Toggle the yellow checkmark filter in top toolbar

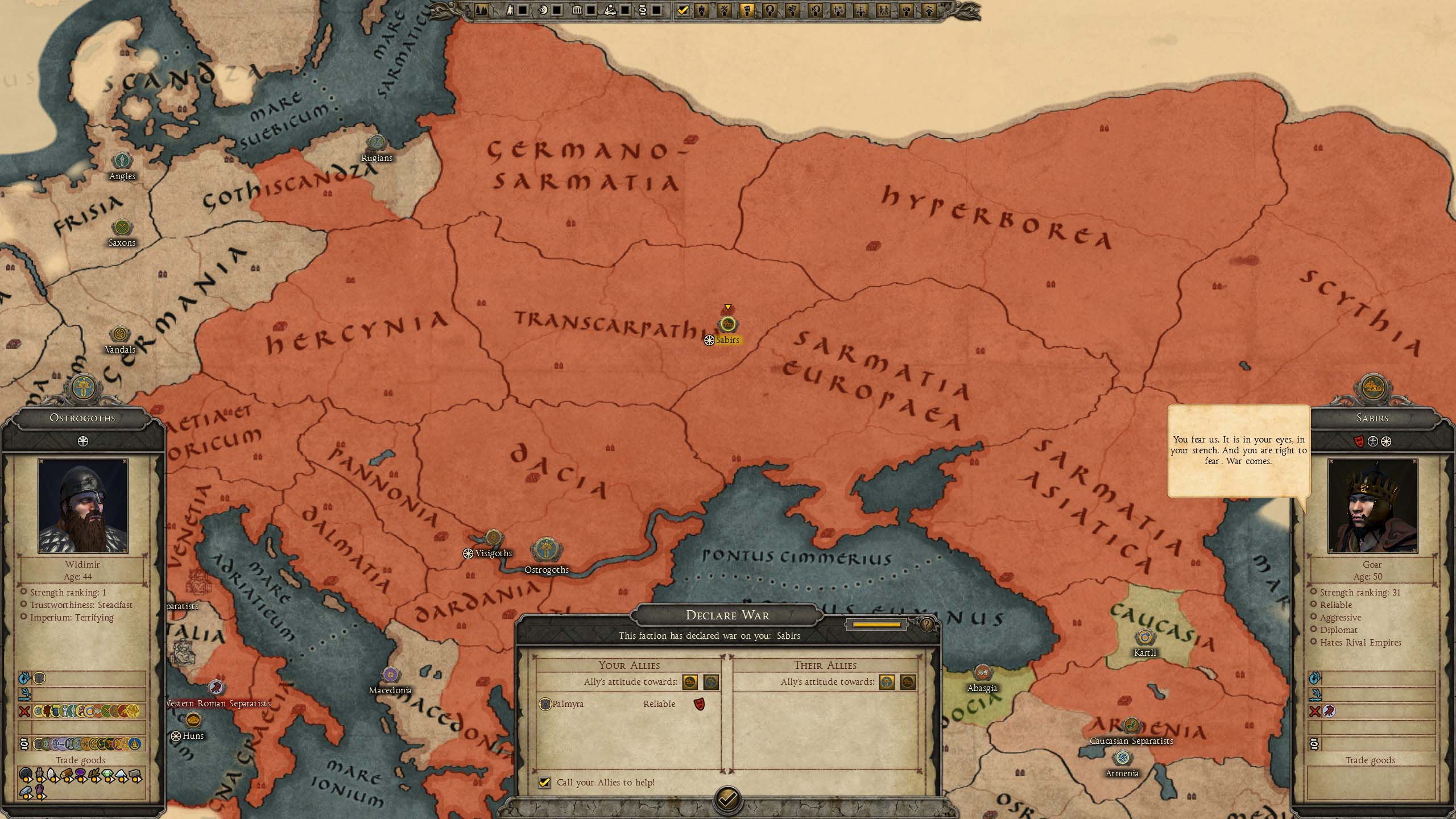click(x=683, y=10)
